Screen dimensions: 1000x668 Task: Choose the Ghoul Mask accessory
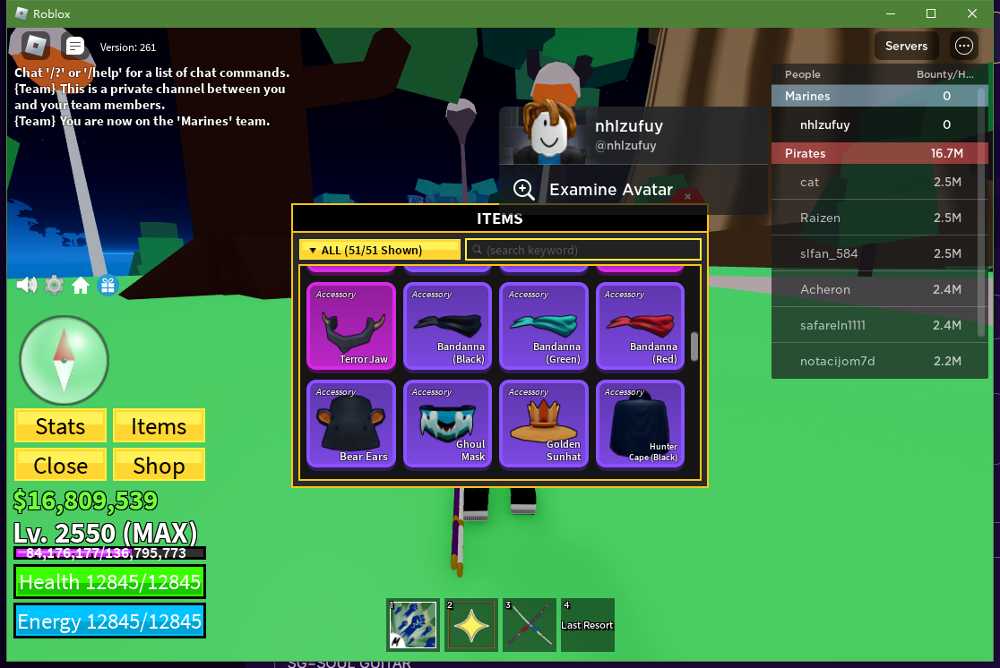(447, 424)
